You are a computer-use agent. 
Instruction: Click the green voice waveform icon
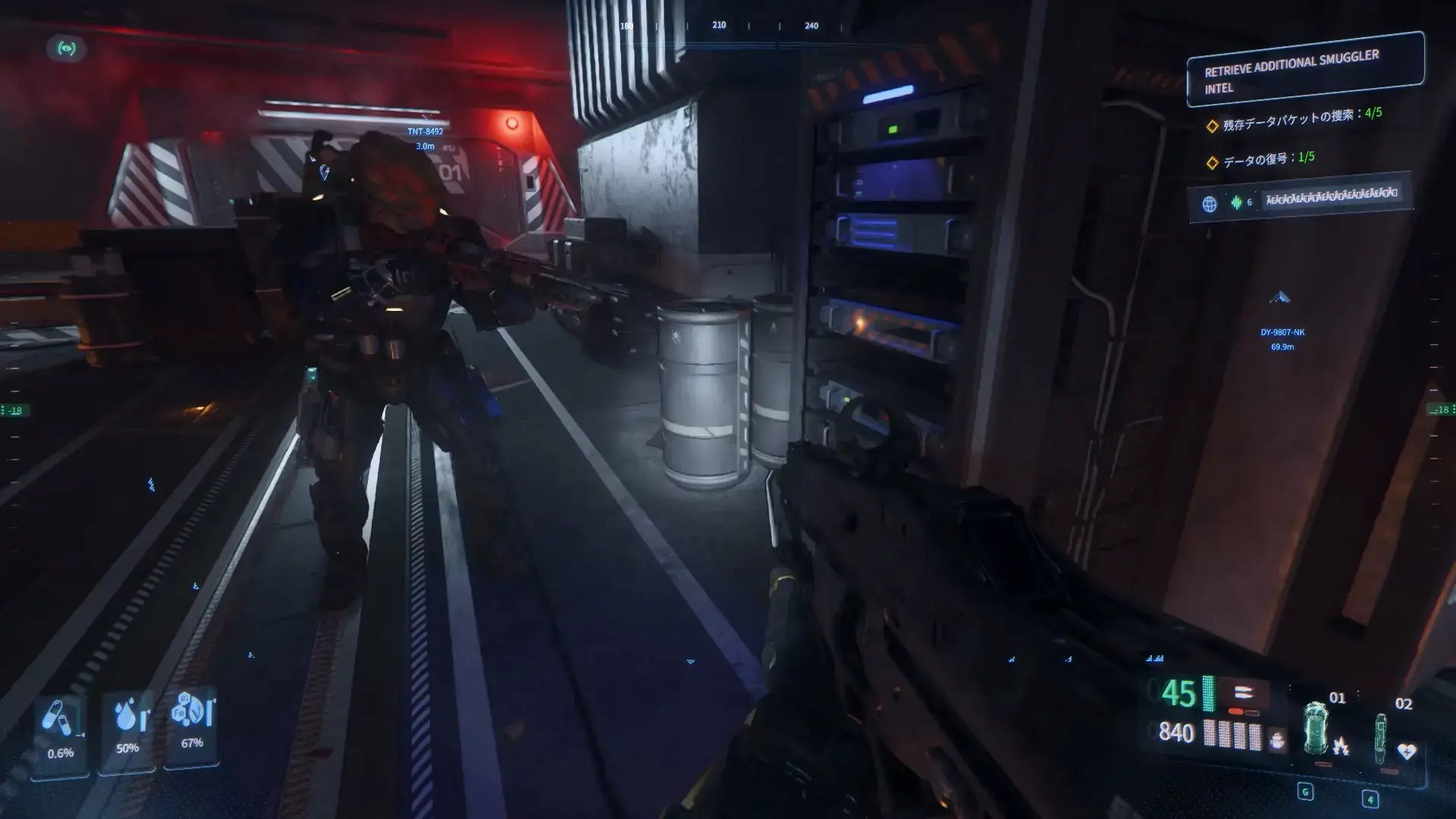click(x=1236, y=202)
